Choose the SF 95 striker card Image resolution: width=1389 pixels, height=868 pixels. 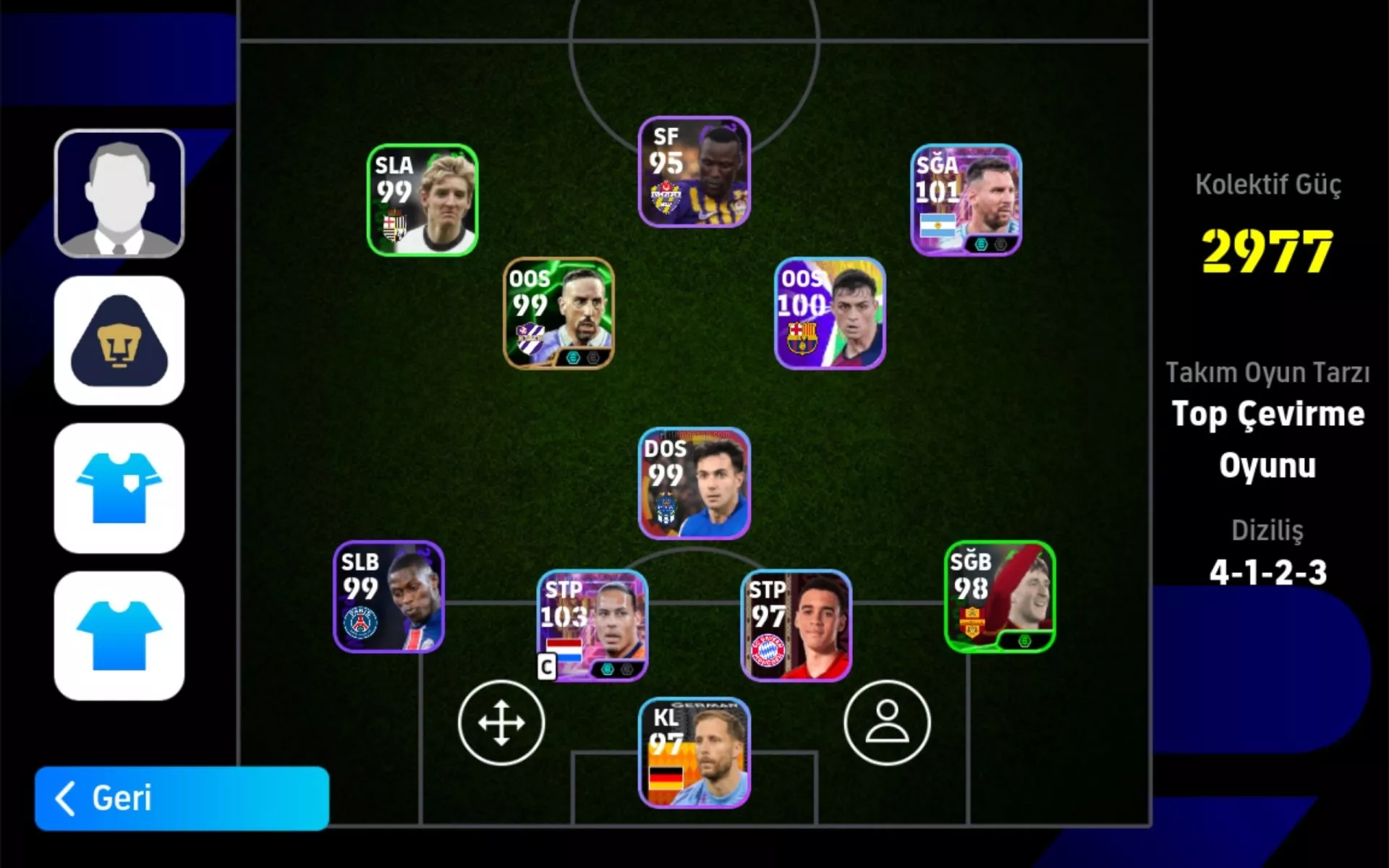click(694, 172)
